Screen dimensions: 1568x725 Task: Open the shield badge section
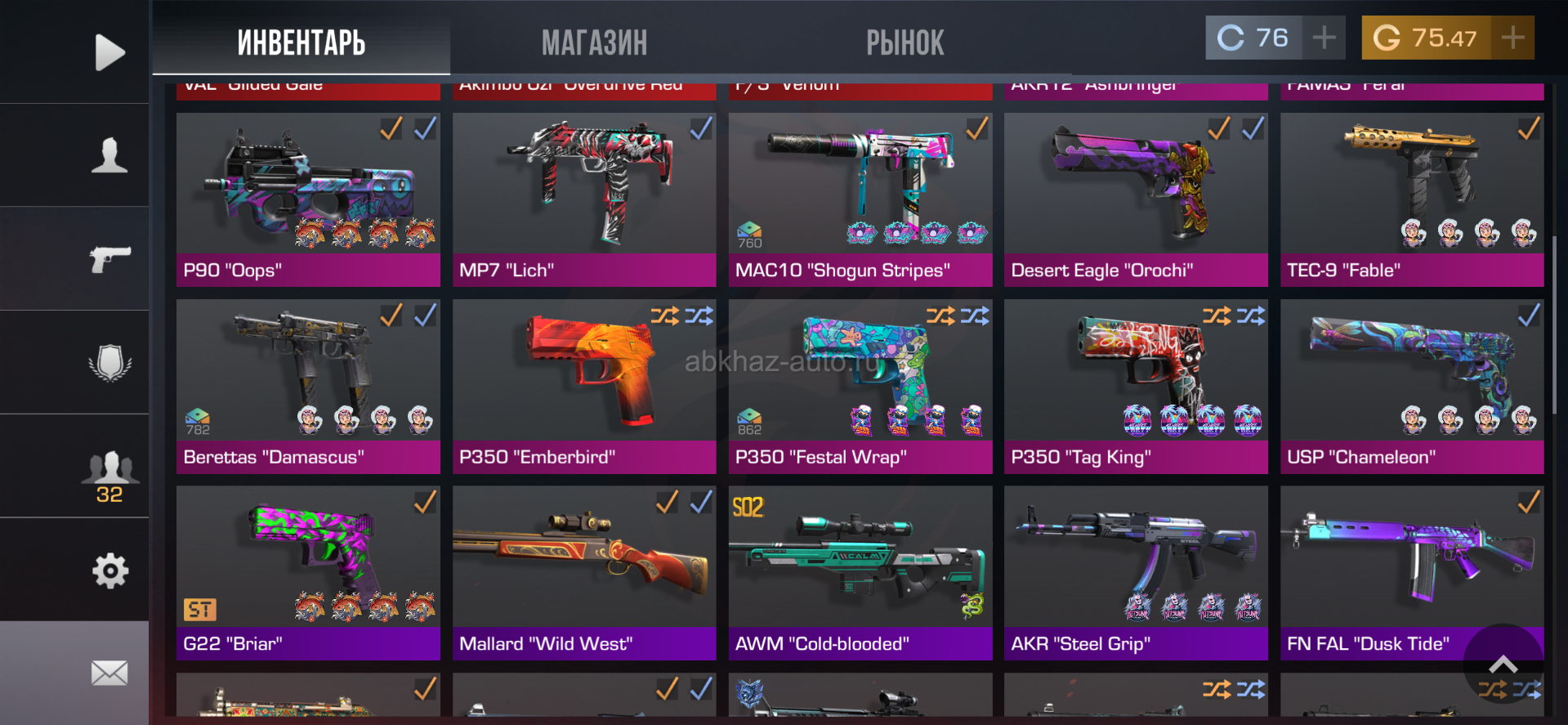click(x=109, y=362)
